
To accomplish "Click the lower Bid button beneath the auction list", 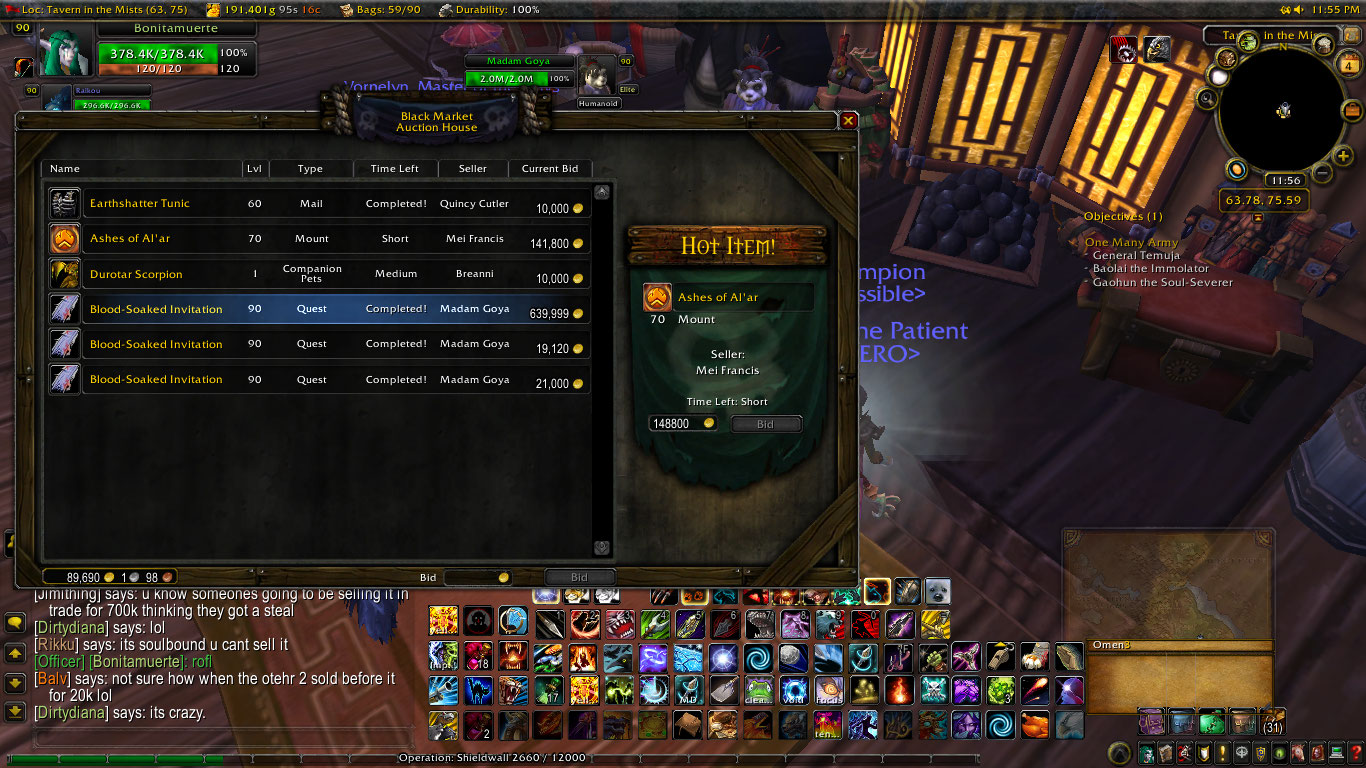I will coord(580,577).
